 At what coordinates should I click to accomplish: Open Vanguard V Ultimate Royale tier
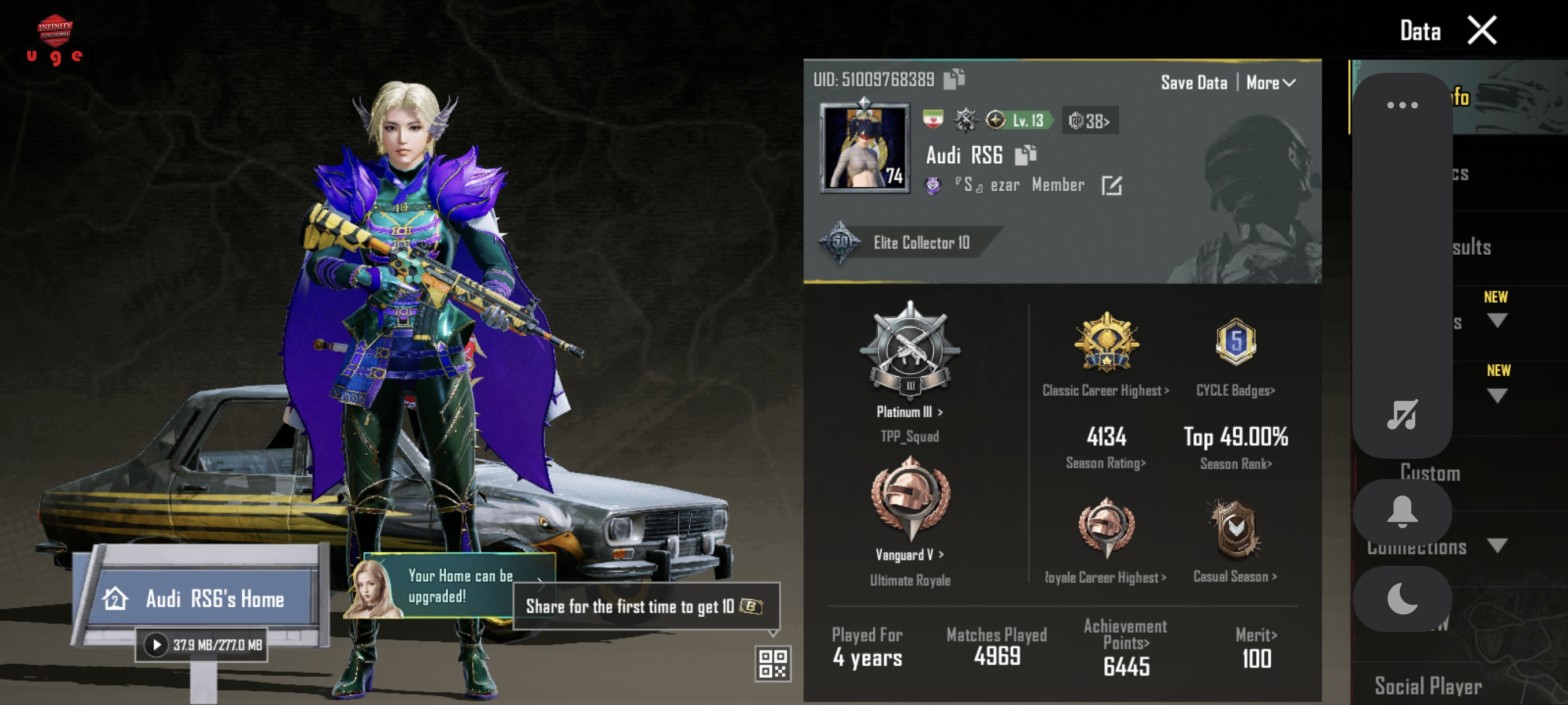click(x=909, y=554)
